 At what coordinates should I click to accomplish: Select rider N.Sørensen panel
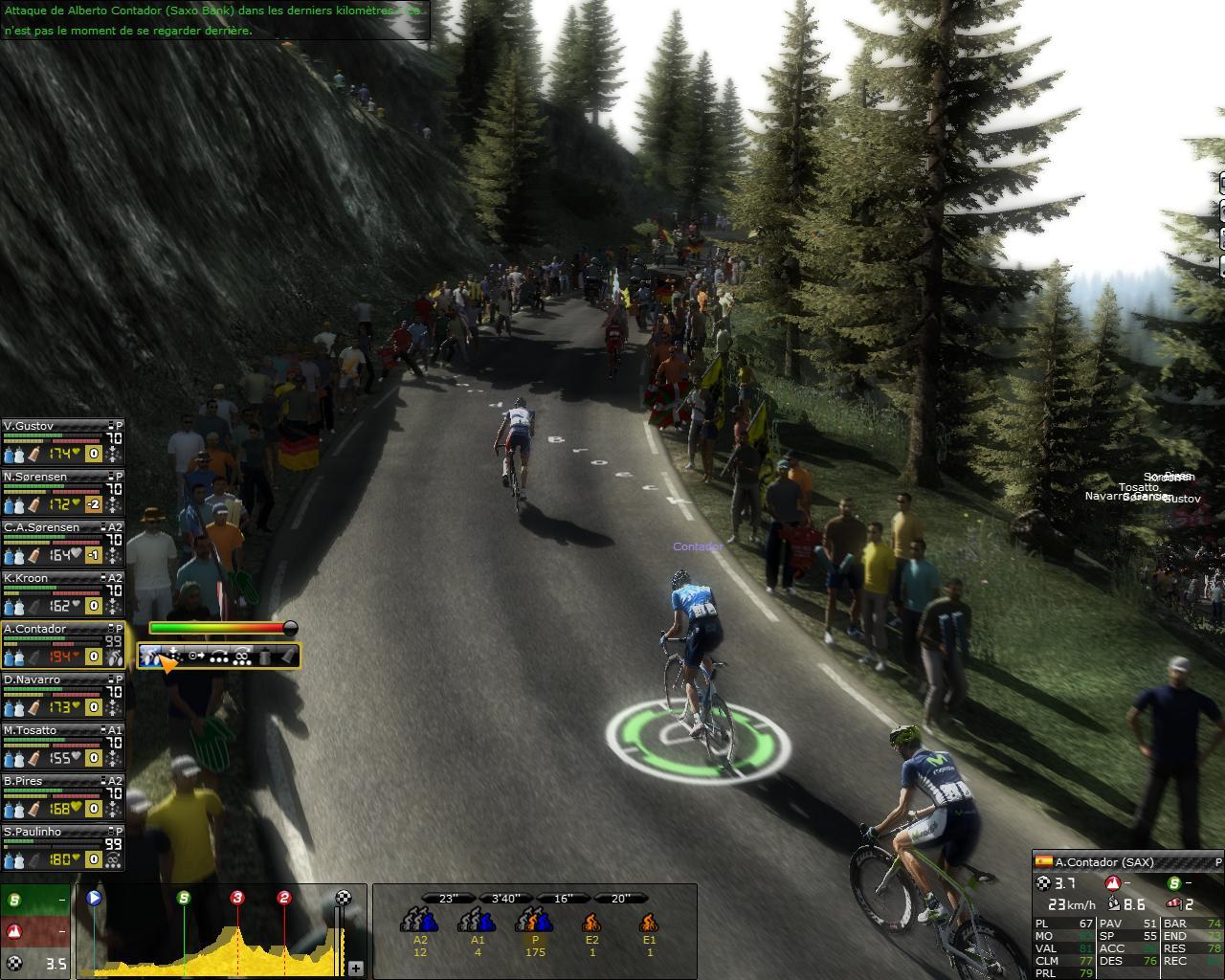(x=62, y=492)
